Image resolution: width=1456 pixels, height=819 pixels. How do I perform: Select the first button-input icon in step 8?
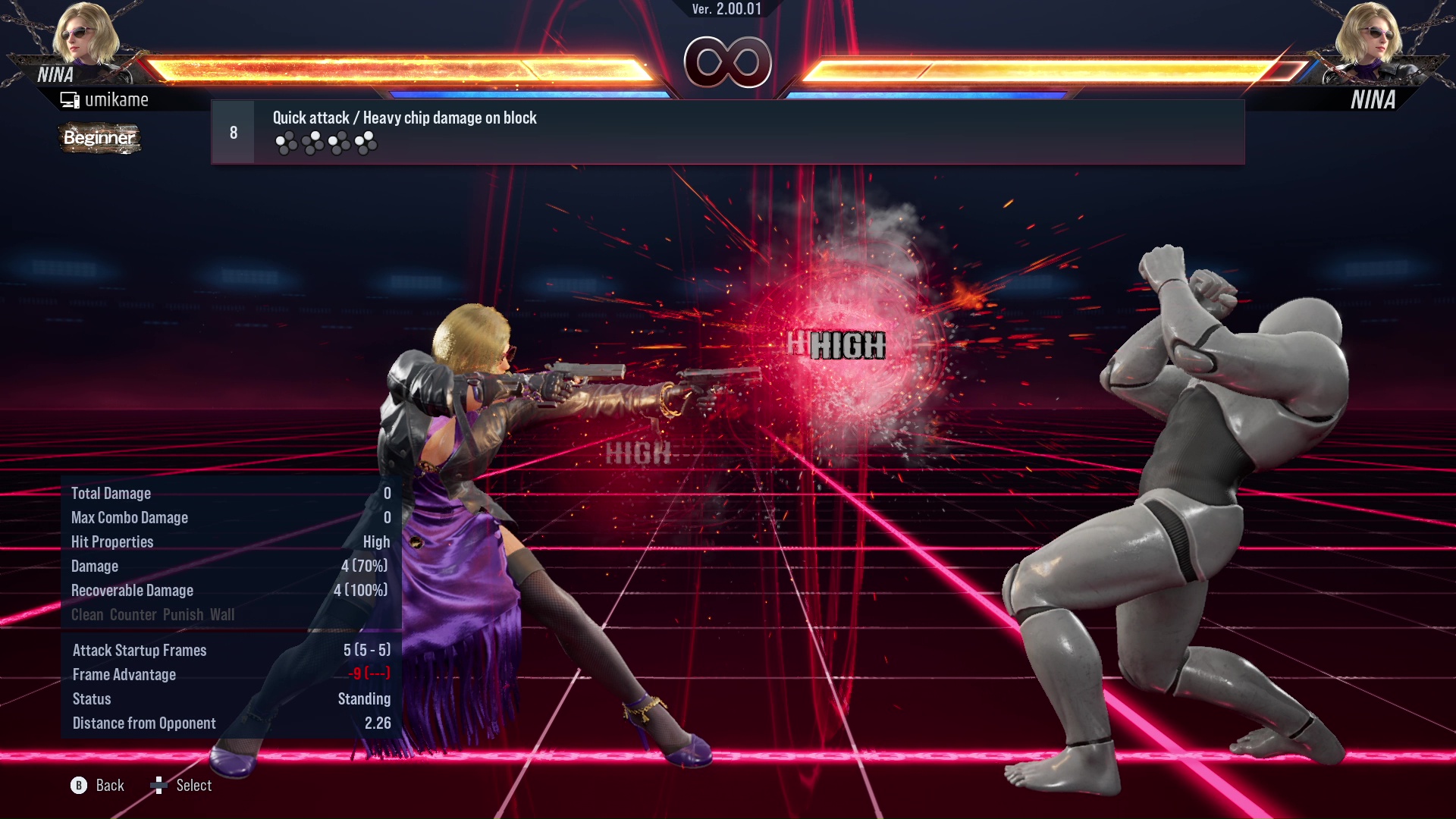click(x=287, y=140)
